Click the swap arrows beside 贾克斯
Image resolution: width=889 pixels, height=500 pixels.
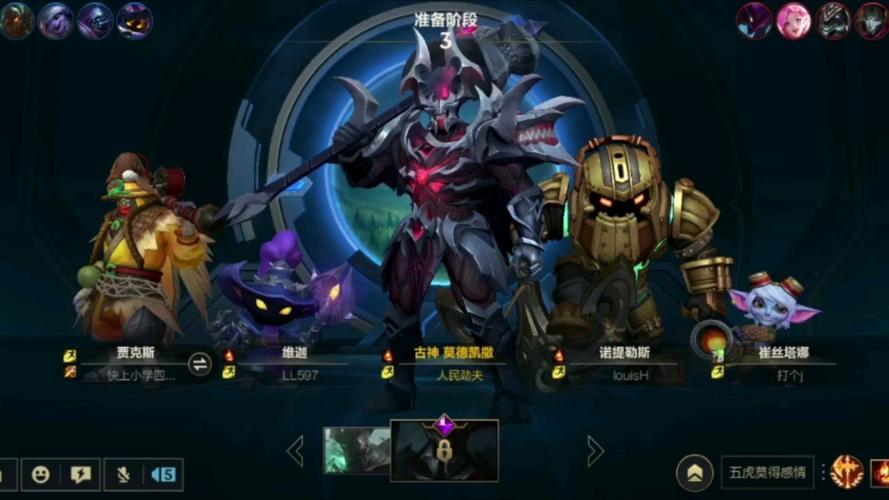click(x=200, y=364)
